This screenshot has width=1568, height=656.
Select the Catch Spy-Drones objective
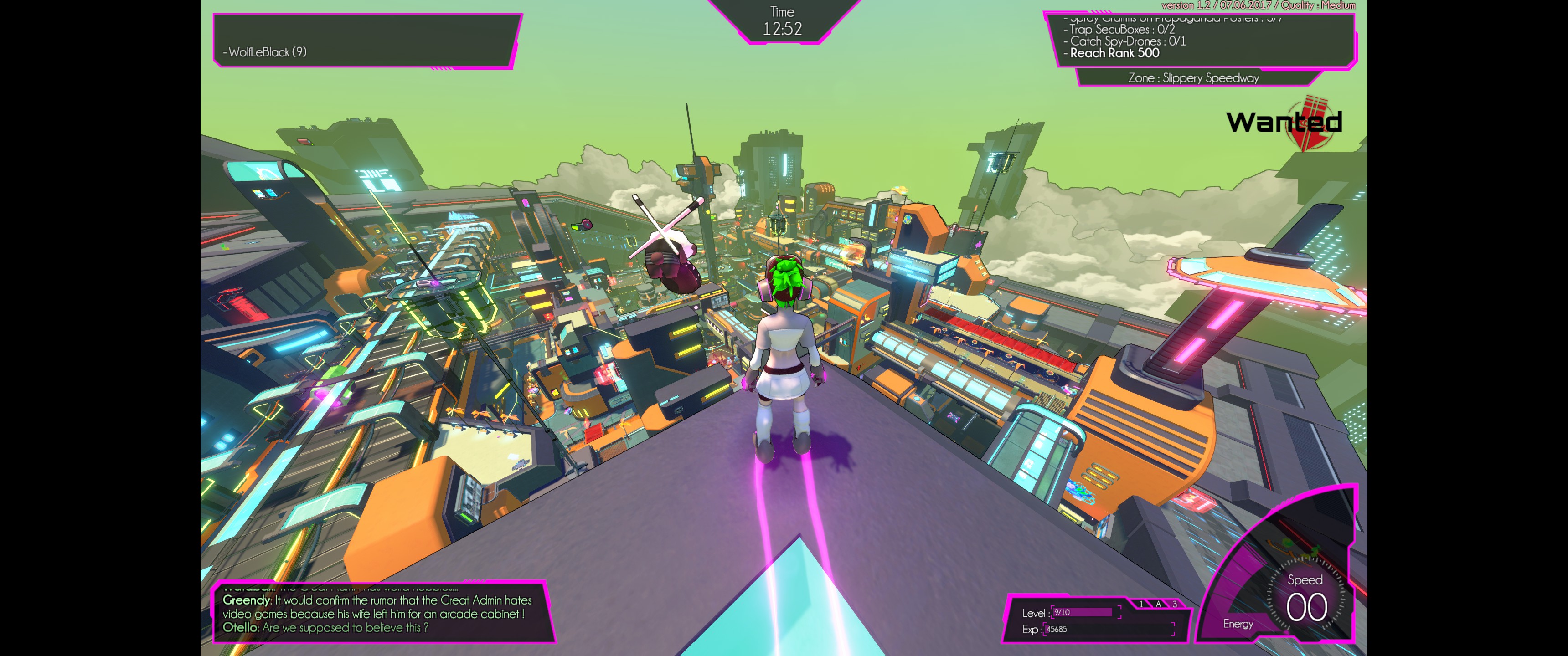point(1127,41)
